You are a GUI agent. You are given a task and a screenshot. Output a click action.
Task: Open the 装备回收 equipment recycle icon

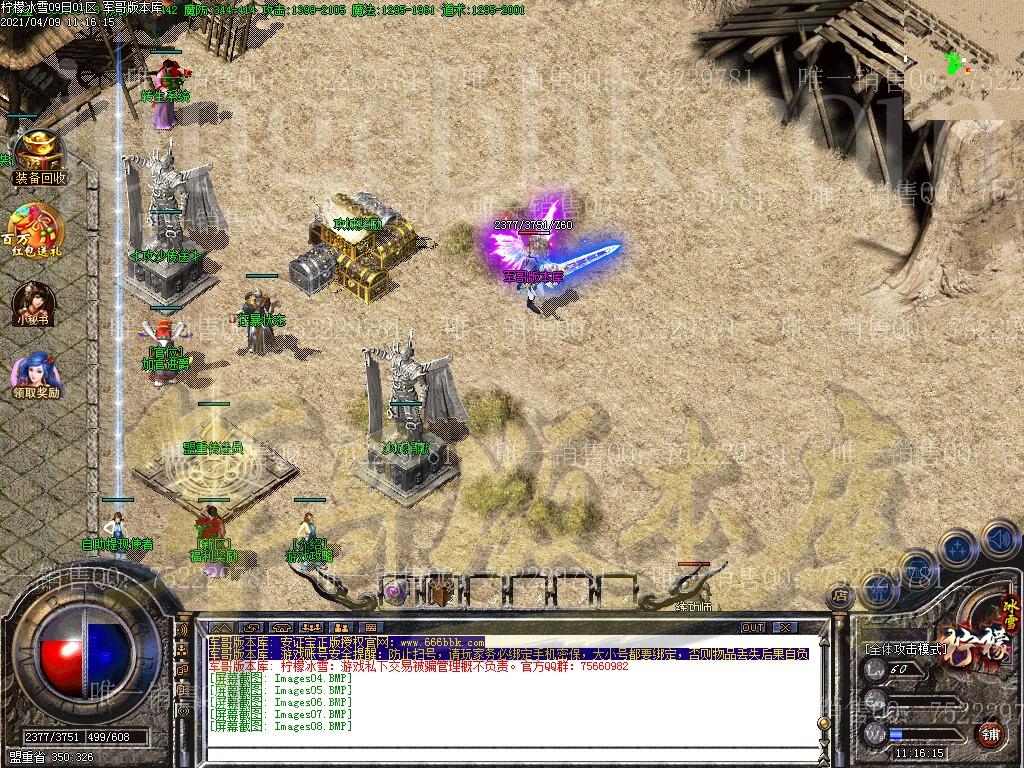tap(38, 159)
